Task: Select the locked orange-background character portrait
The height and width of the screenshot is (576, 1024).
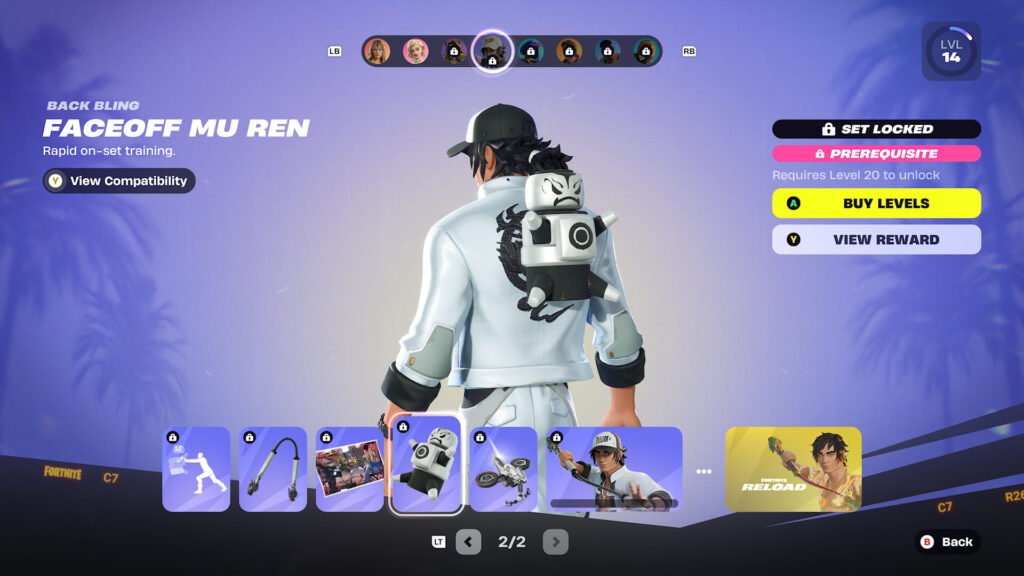Action: [569, 51]
